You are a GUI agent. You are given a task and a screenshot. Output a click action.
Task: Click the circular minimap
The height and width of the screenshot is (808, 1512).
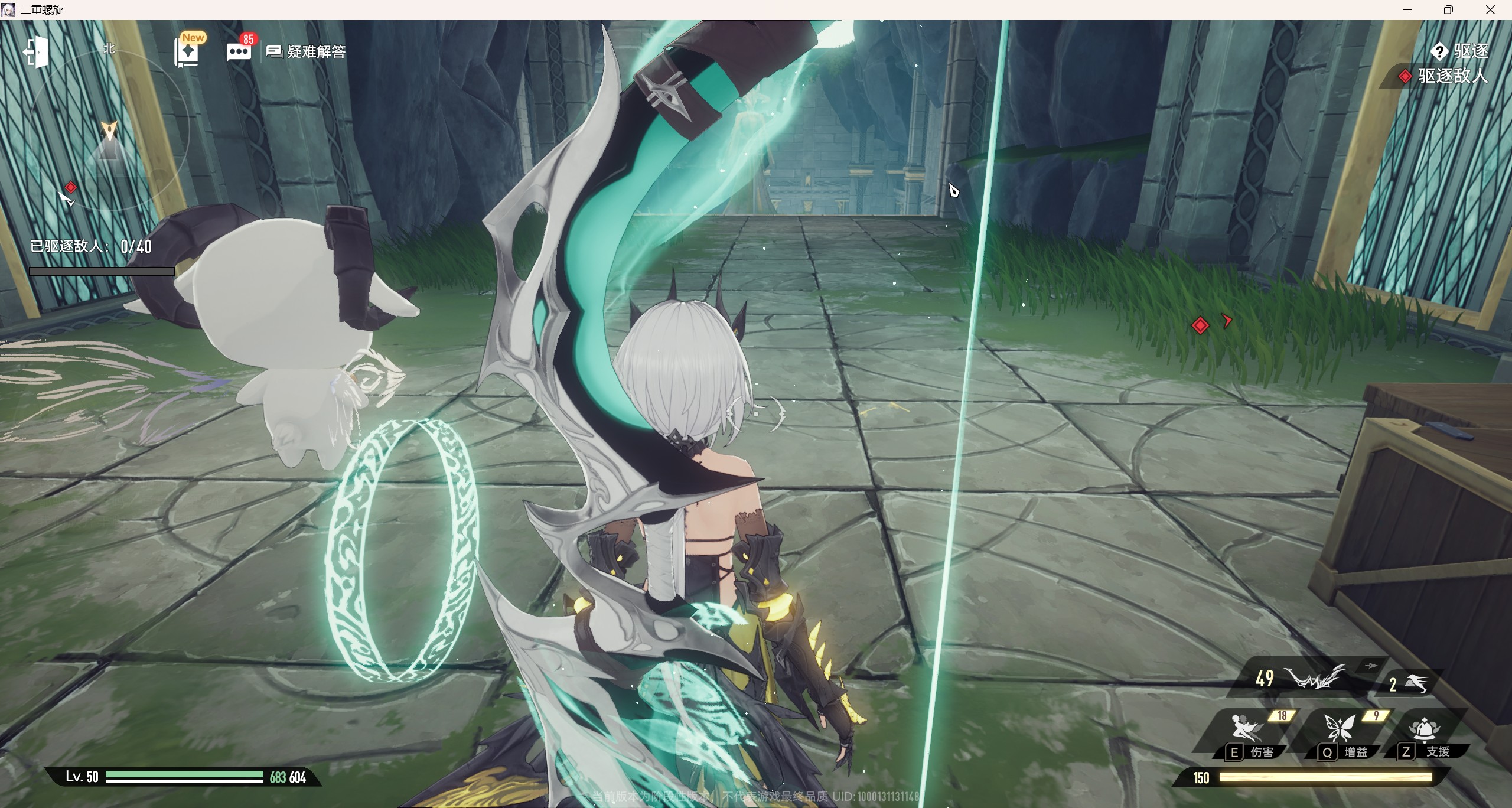click(x=109, y=128)
